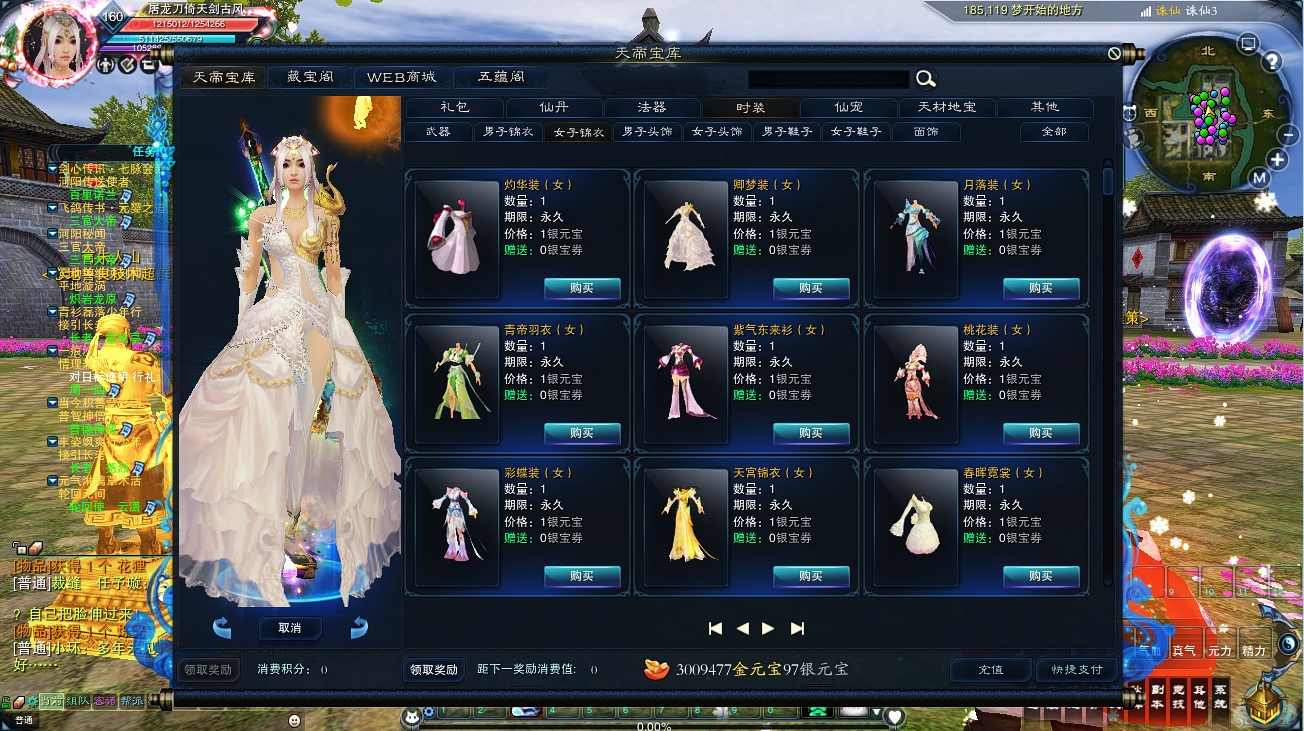Choose the 仙宠 category

[848, 107]
